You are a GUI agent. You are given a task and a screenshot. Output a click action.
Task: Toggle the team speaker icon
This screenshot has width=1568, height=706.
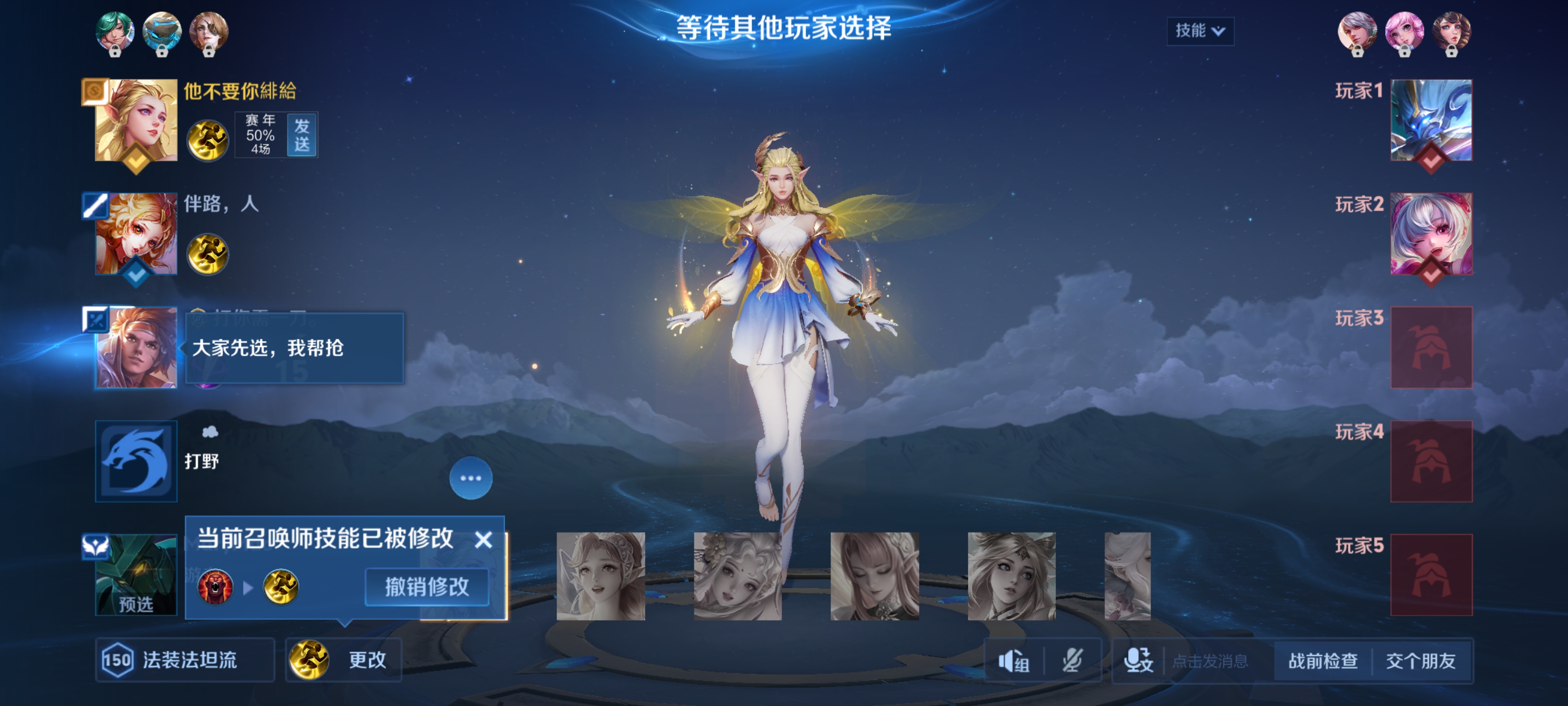click(1013, 660)
